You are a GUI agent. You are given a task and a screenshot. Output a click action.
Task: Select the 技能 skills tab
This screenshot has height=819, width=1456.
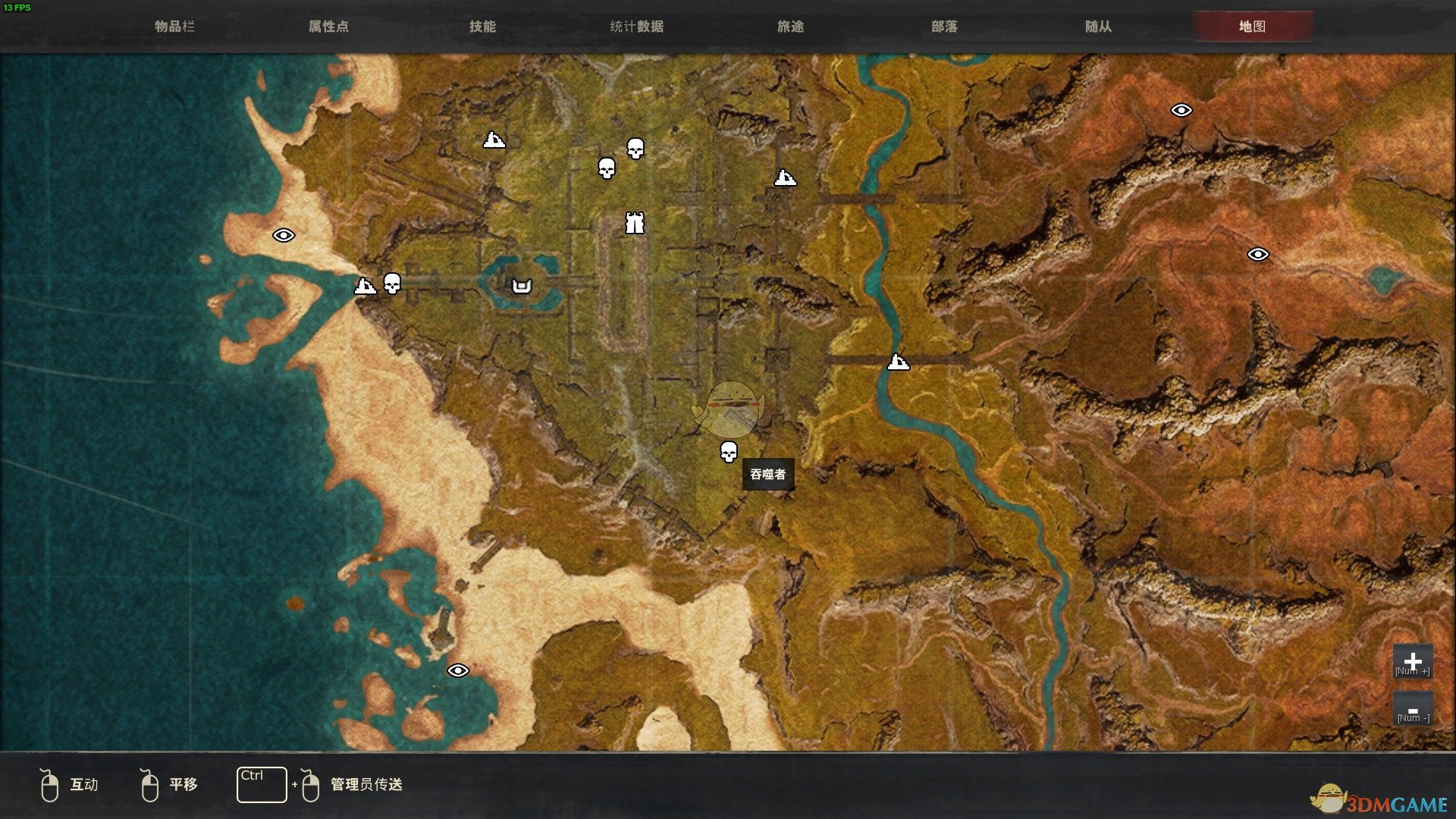(x=482, y=27)
